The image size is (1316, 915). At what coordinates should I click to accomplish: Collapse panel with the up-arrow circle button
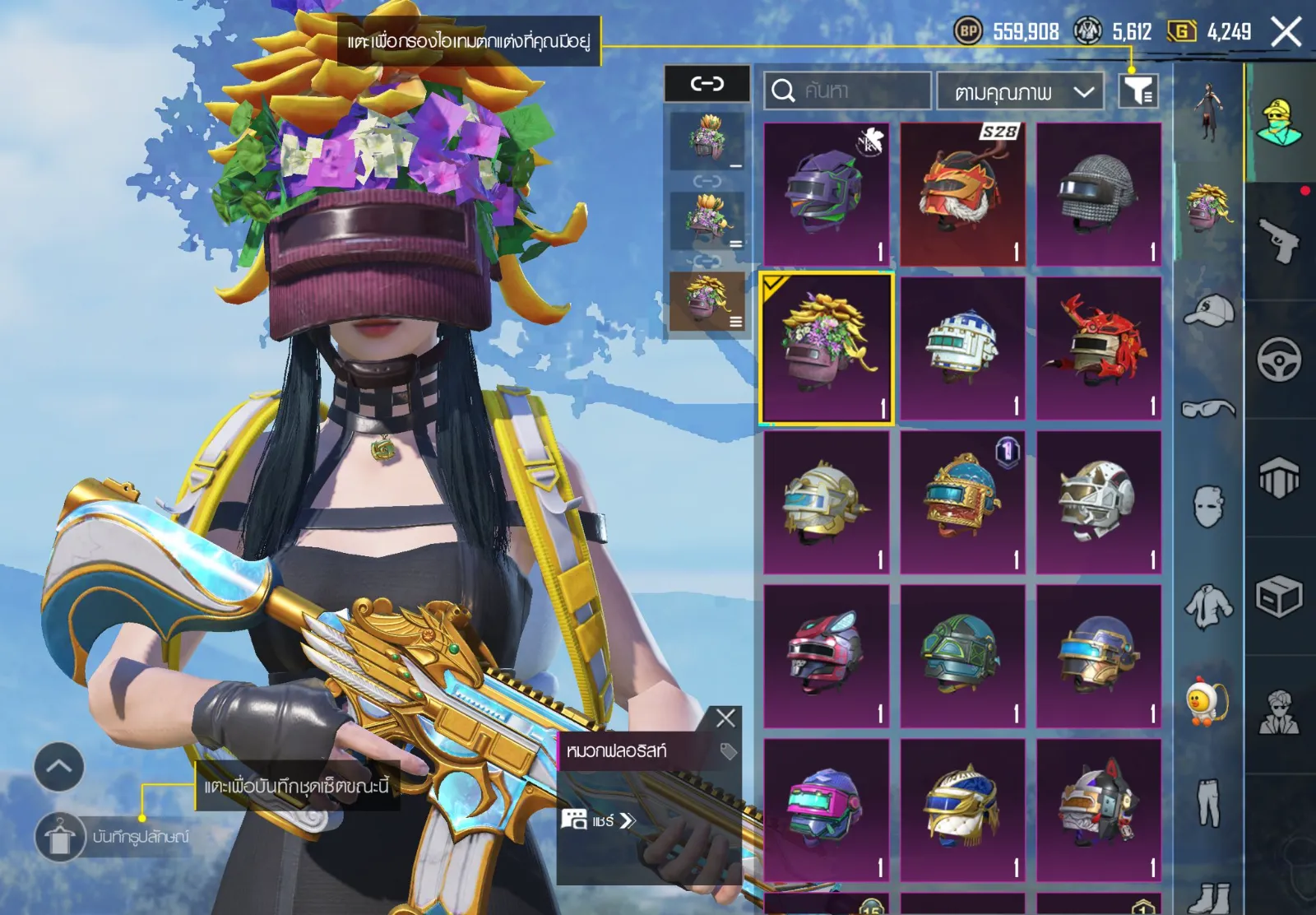click(59, 767)
